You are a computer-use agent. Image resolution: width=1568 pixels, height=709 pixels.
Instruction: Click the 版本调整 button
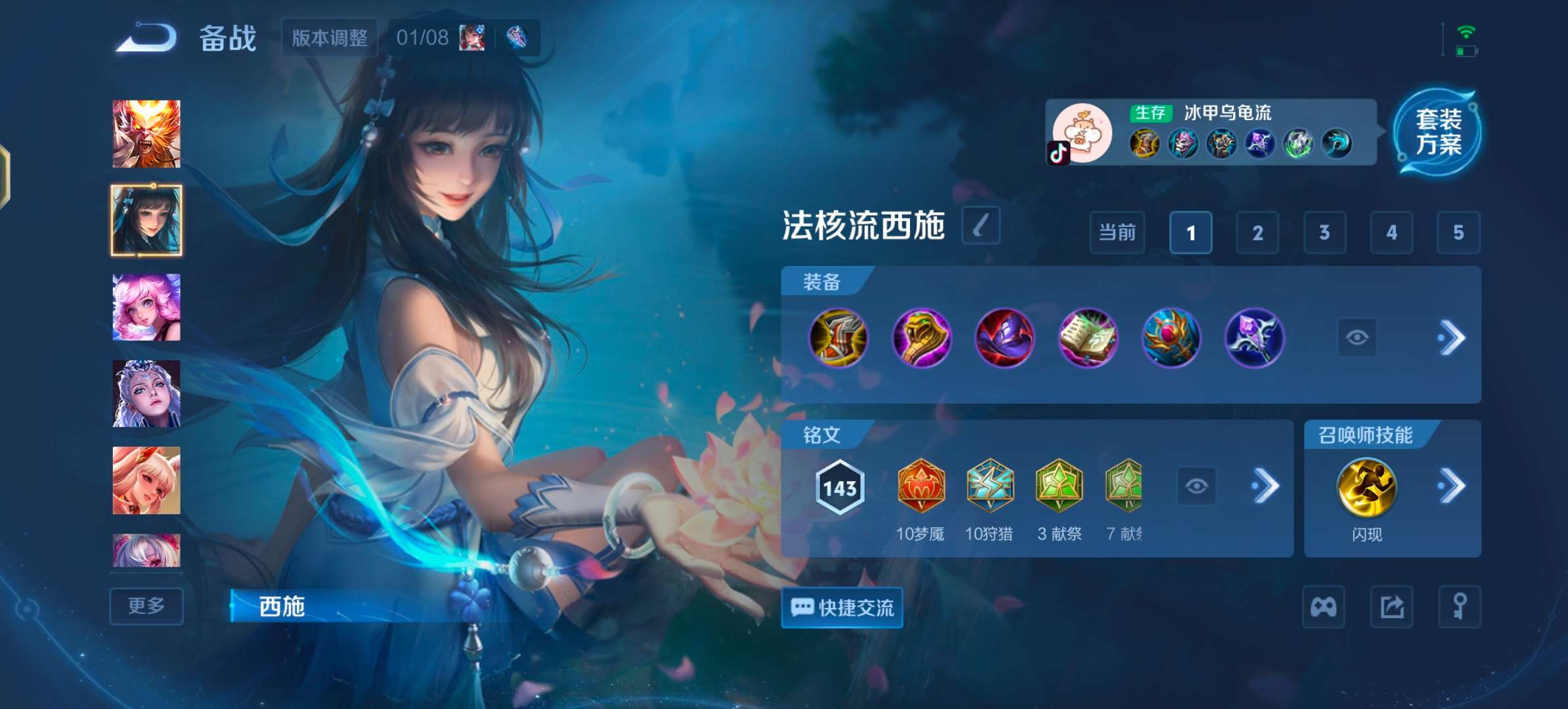329,37
